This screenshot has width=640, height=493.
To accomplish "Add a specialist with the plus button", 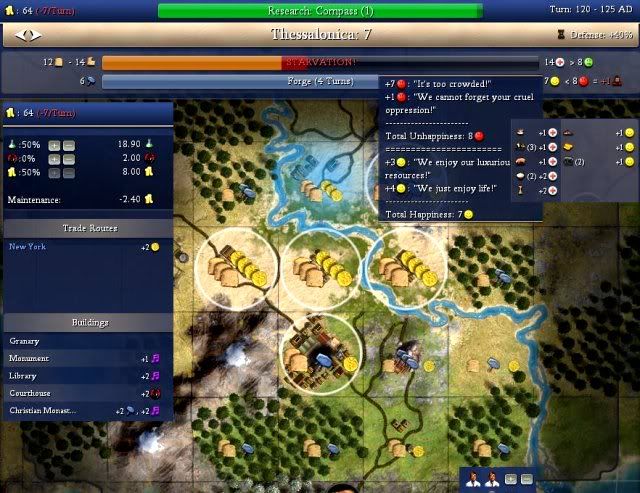I will [511, 479].
